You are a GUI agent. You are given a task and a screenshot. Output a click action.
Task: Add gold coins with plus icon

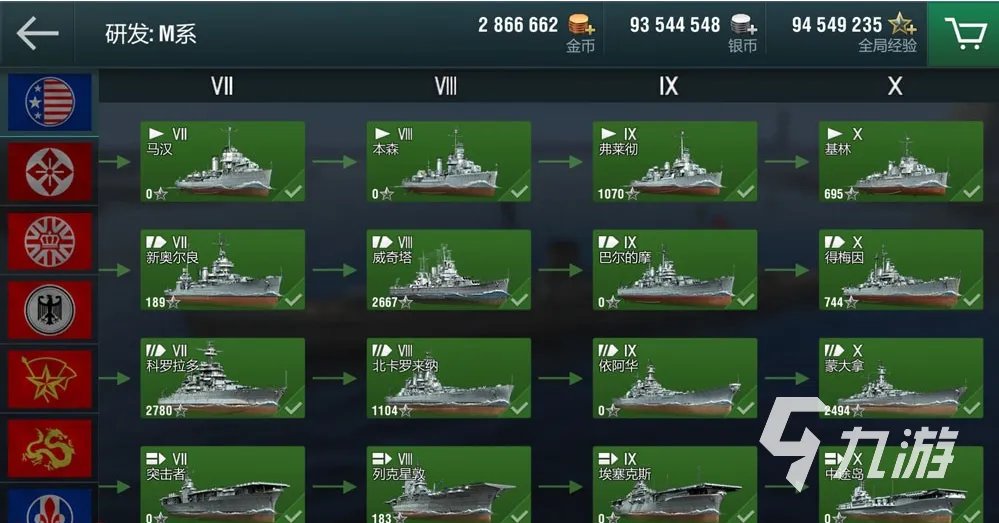click(580, 26)
